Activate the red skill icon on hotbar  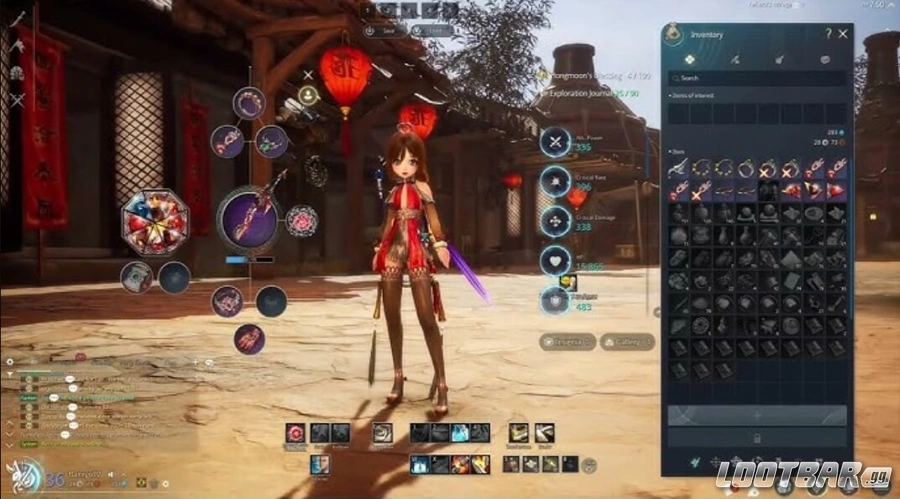295,432
